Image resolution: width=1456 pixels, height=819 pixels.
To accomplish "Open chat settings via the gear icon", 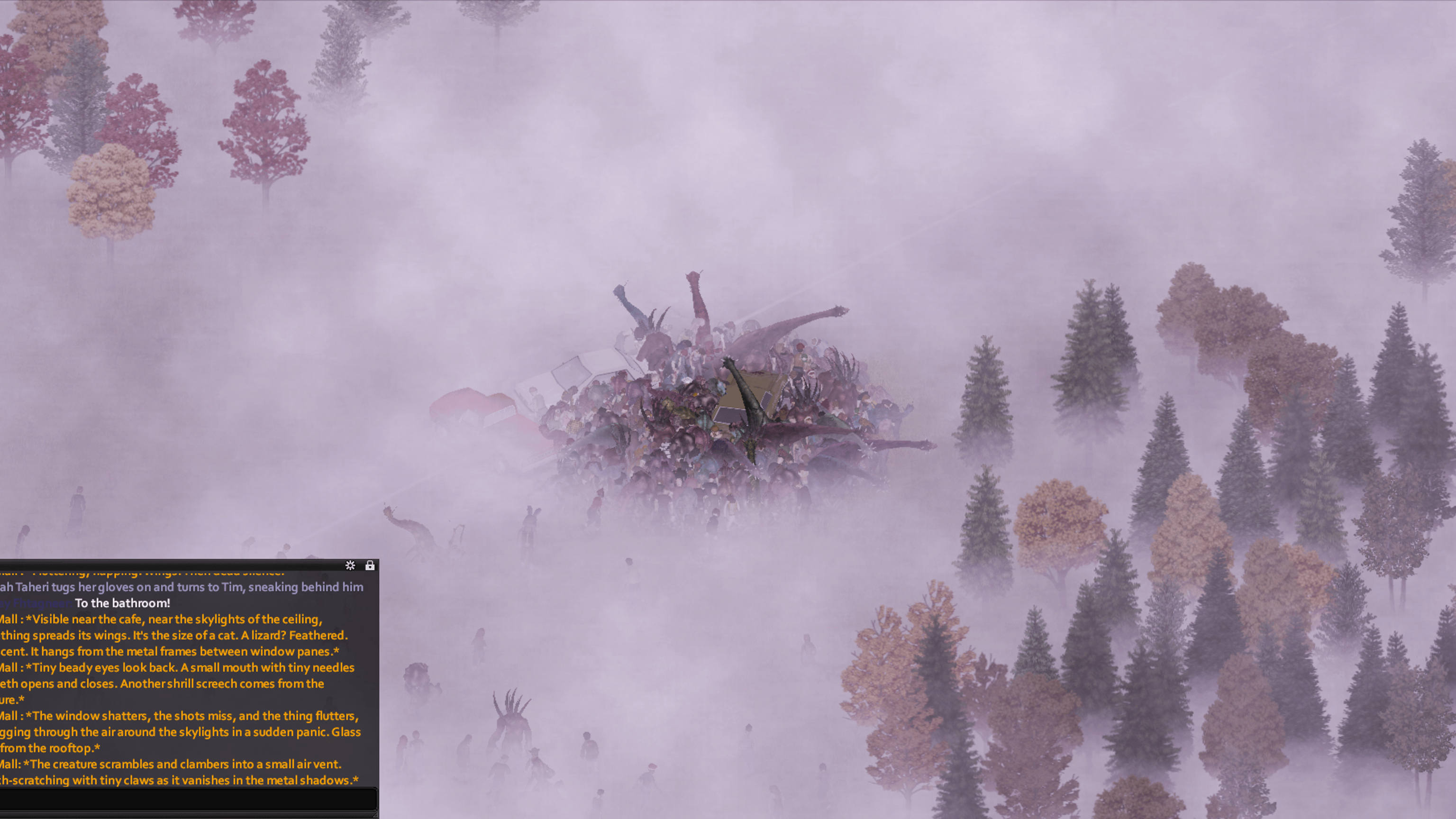I will (350, 565).
